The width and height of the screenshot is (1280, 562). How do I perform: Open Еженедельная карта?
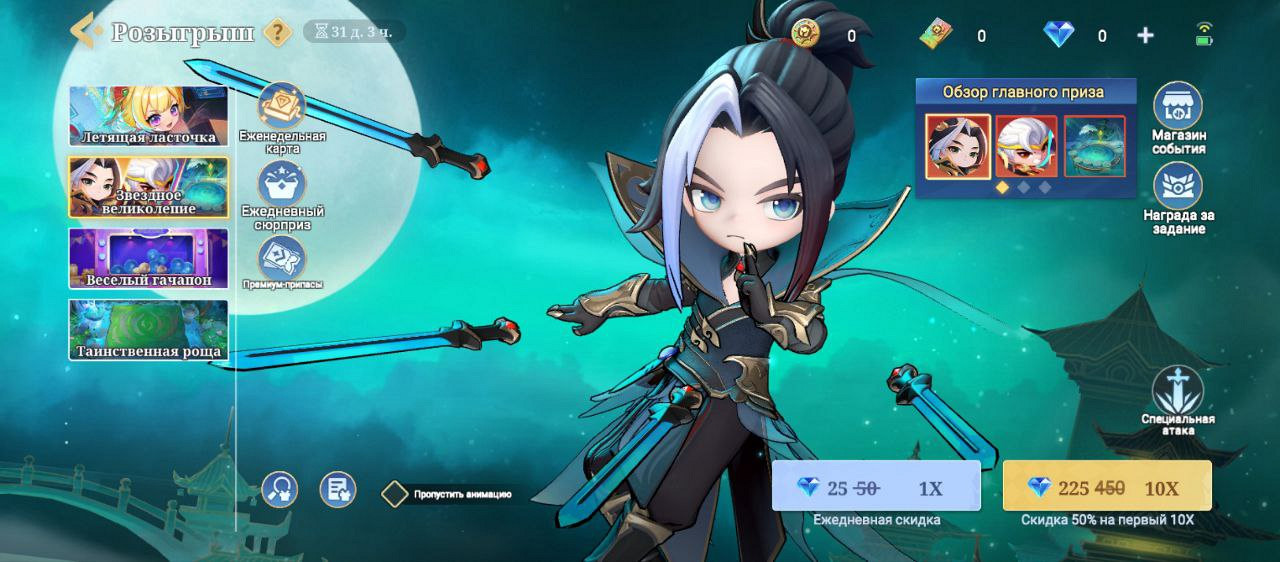click(x=282, y=107)
